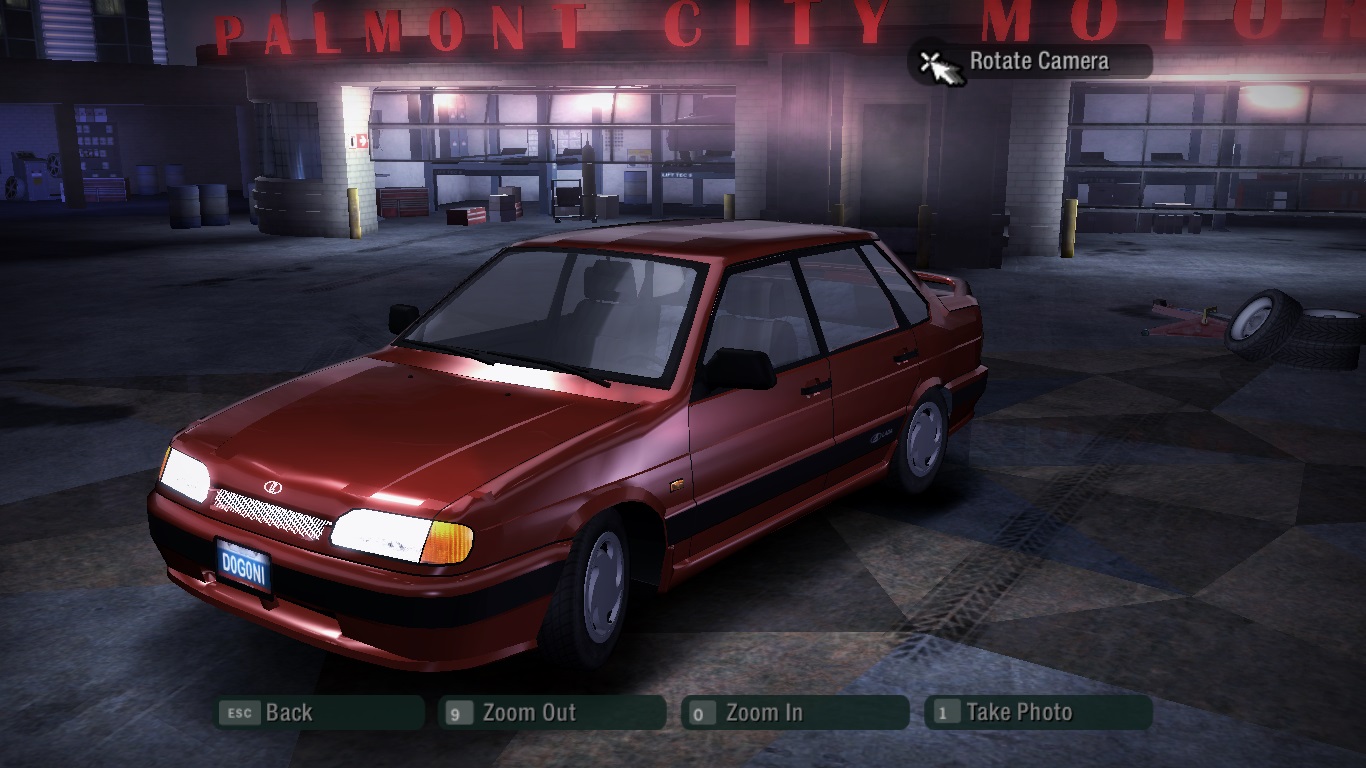1366x768 pixels.
Task: Take Photo of the car
Action: (1038, 713)
